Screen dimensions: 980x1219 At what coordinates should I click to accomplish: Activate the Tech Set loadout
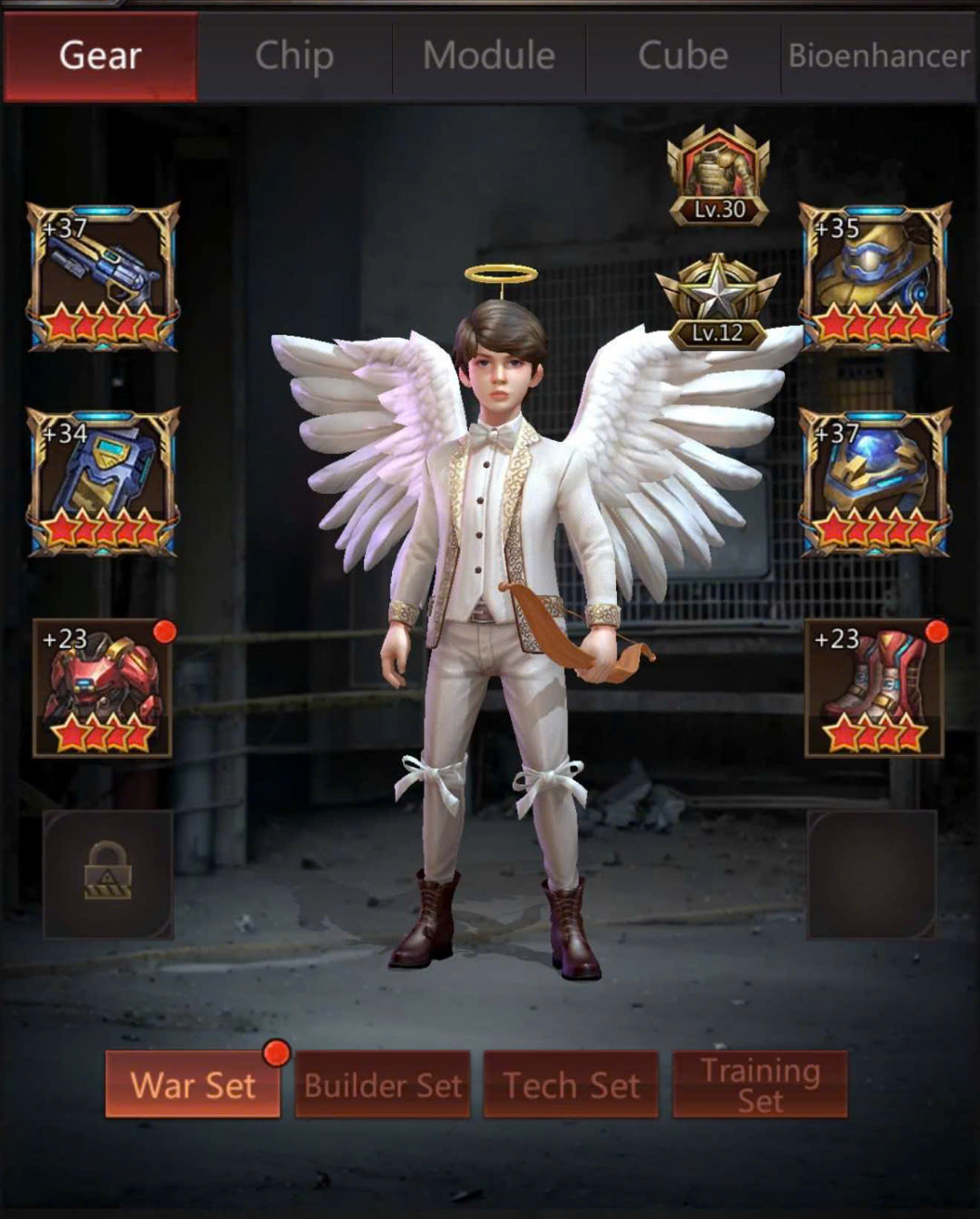(571, 1085)
